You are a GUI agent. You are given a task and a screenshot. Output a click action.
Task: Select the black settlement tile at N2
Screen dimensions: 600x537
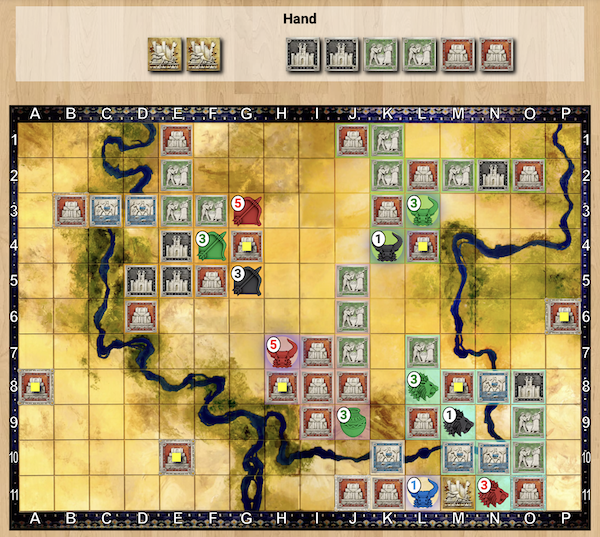[x=492, y=175]
